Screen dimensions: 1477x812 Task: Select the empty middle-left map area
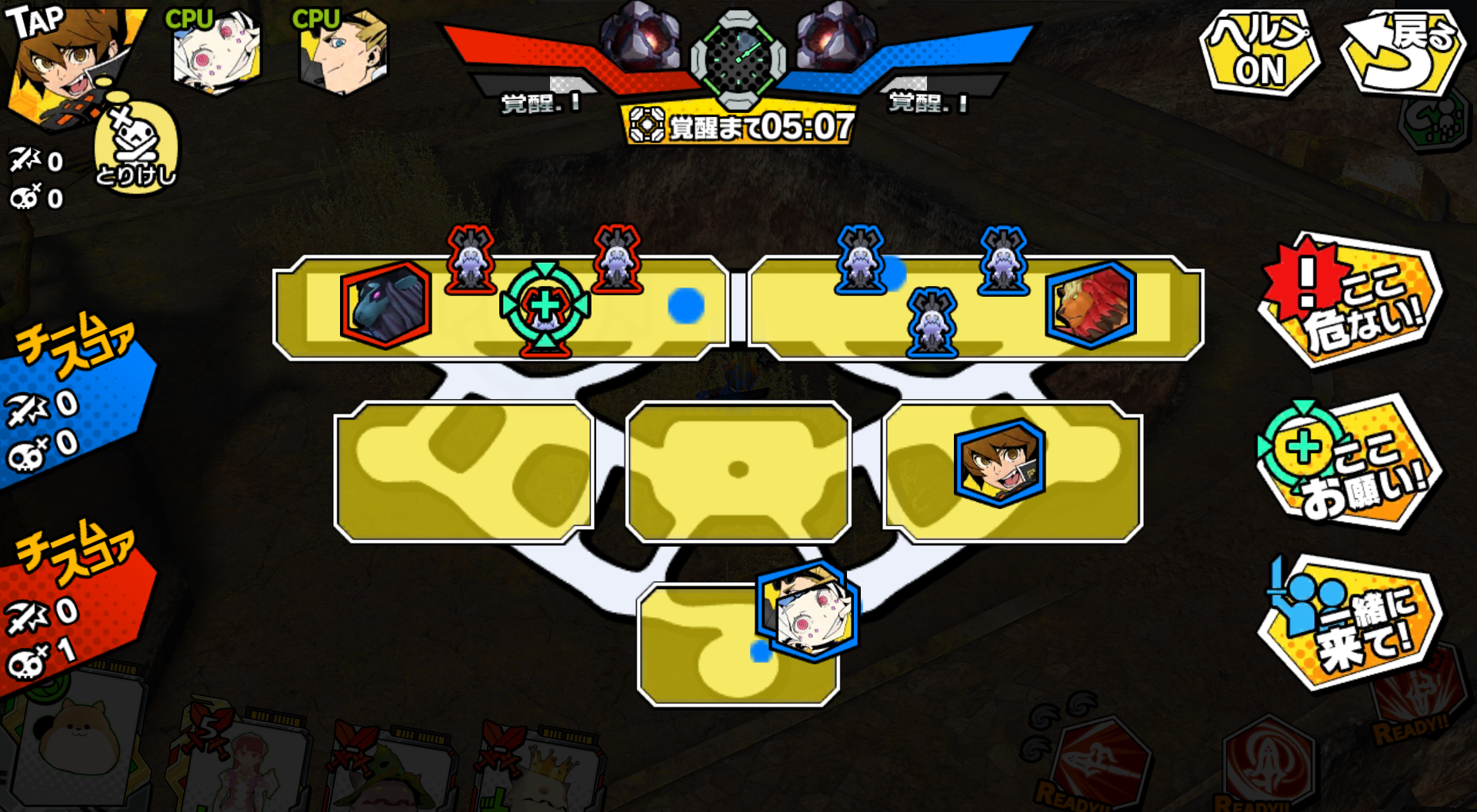click(x=464, y=471)
